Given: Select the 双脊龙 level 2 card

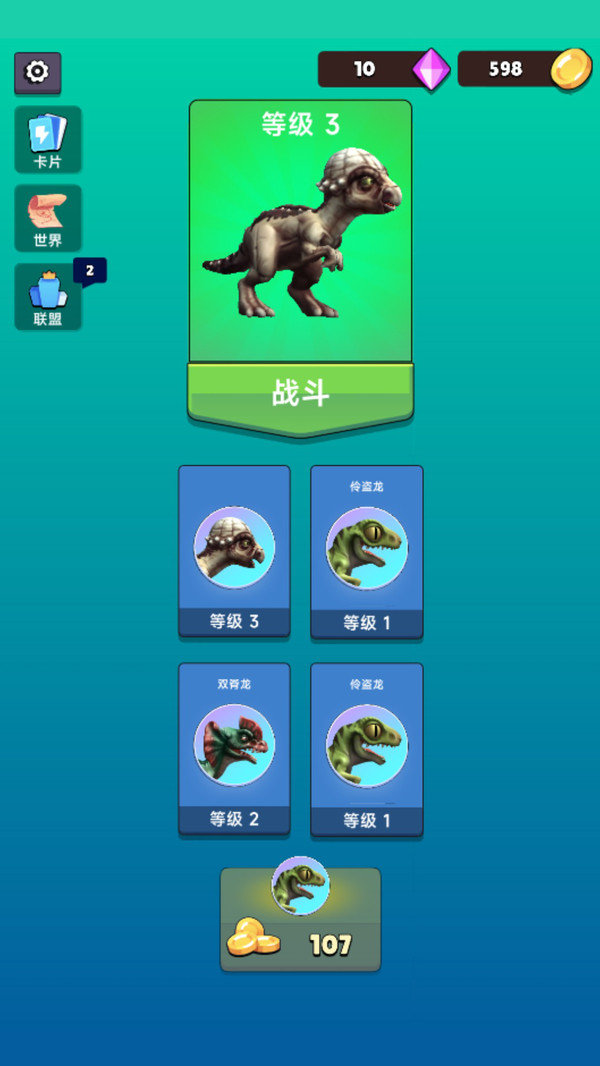Looking at the screenshot, I should click(234, 749).
